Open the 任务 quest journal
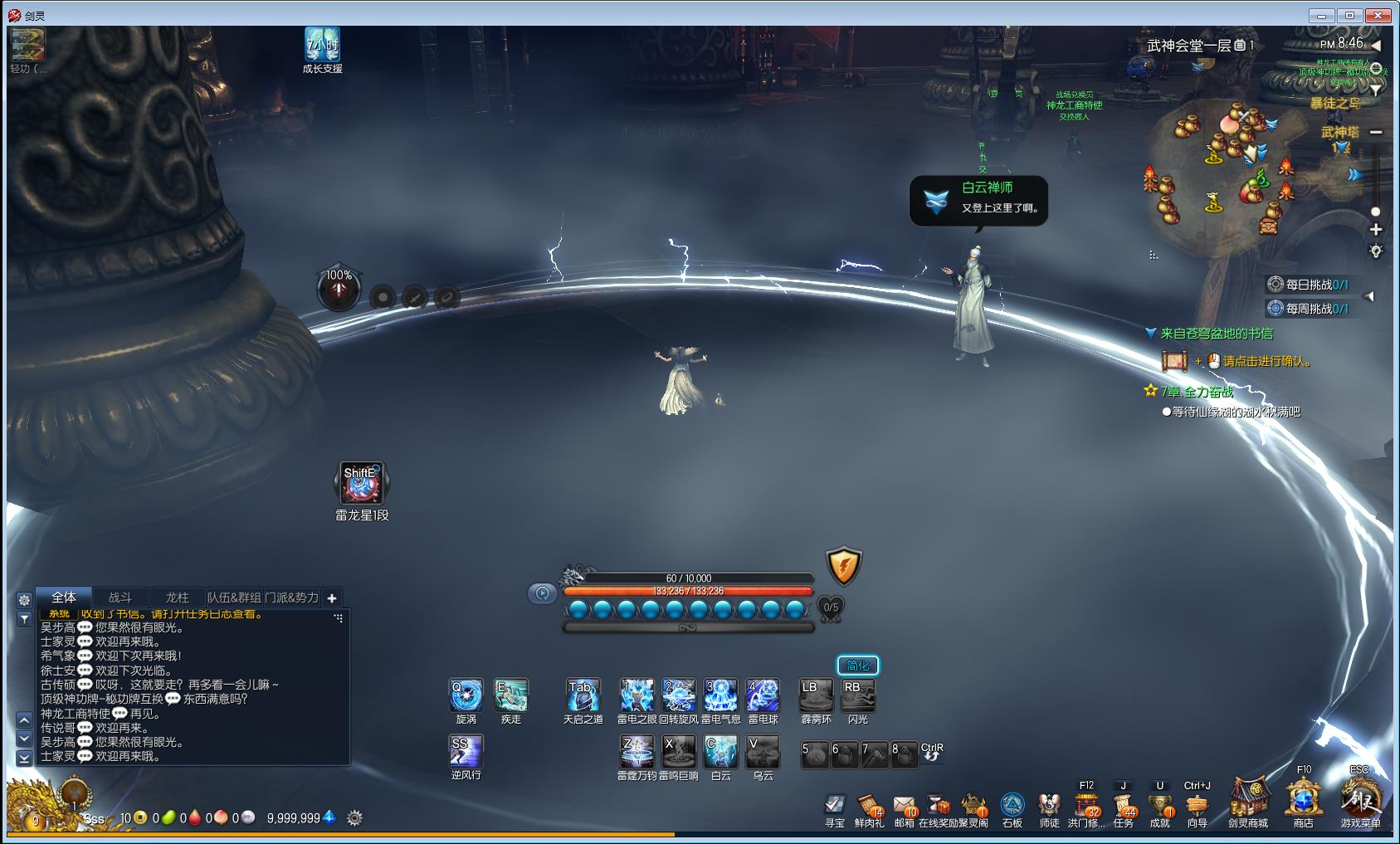Viewport: 1400px width, 844px height. pyautogui.click(x=1124, y=805)
